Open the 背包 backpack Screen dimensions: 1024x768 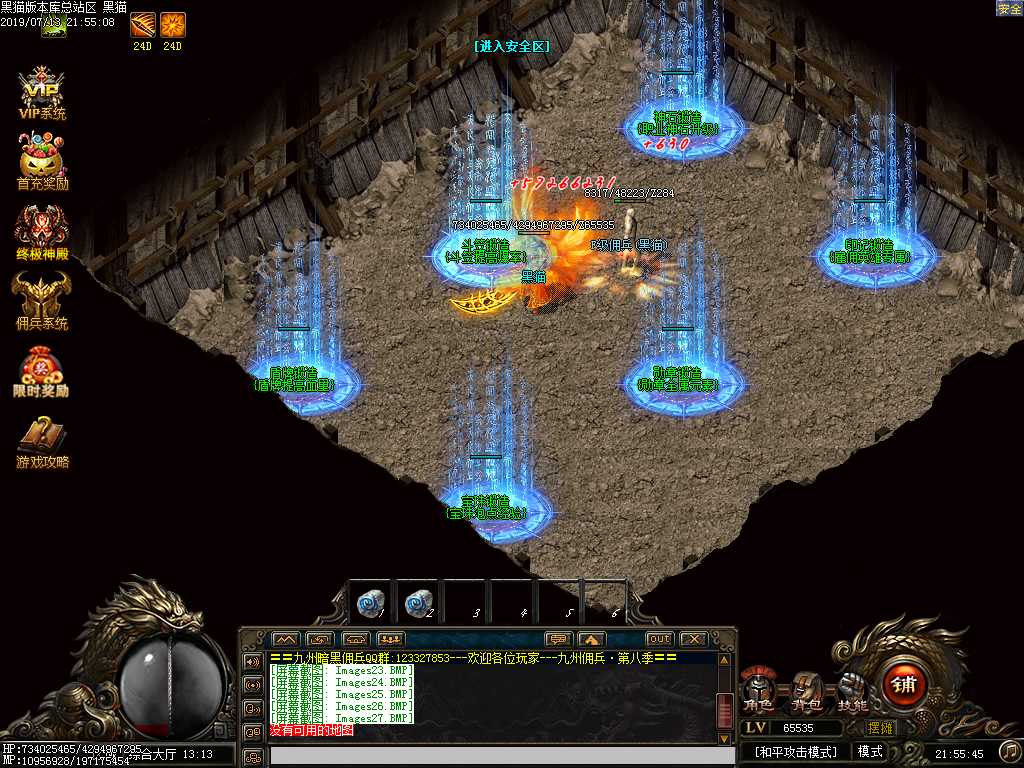coord(806,691)
